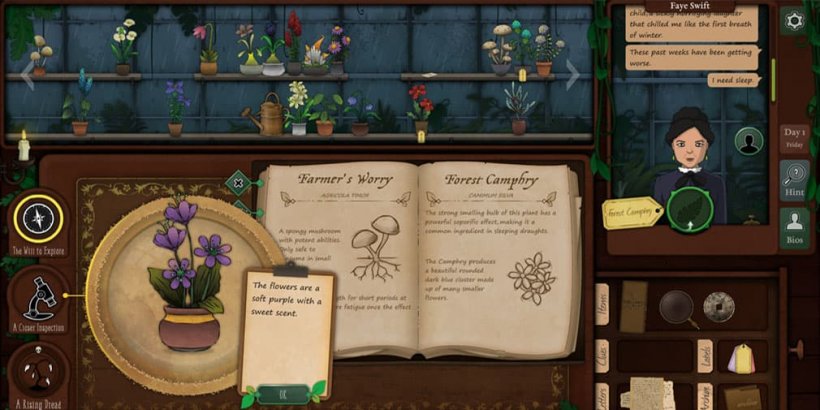The image size is (820, 410).
Task: Close the plant book with the X
Action: pos(238,182)
